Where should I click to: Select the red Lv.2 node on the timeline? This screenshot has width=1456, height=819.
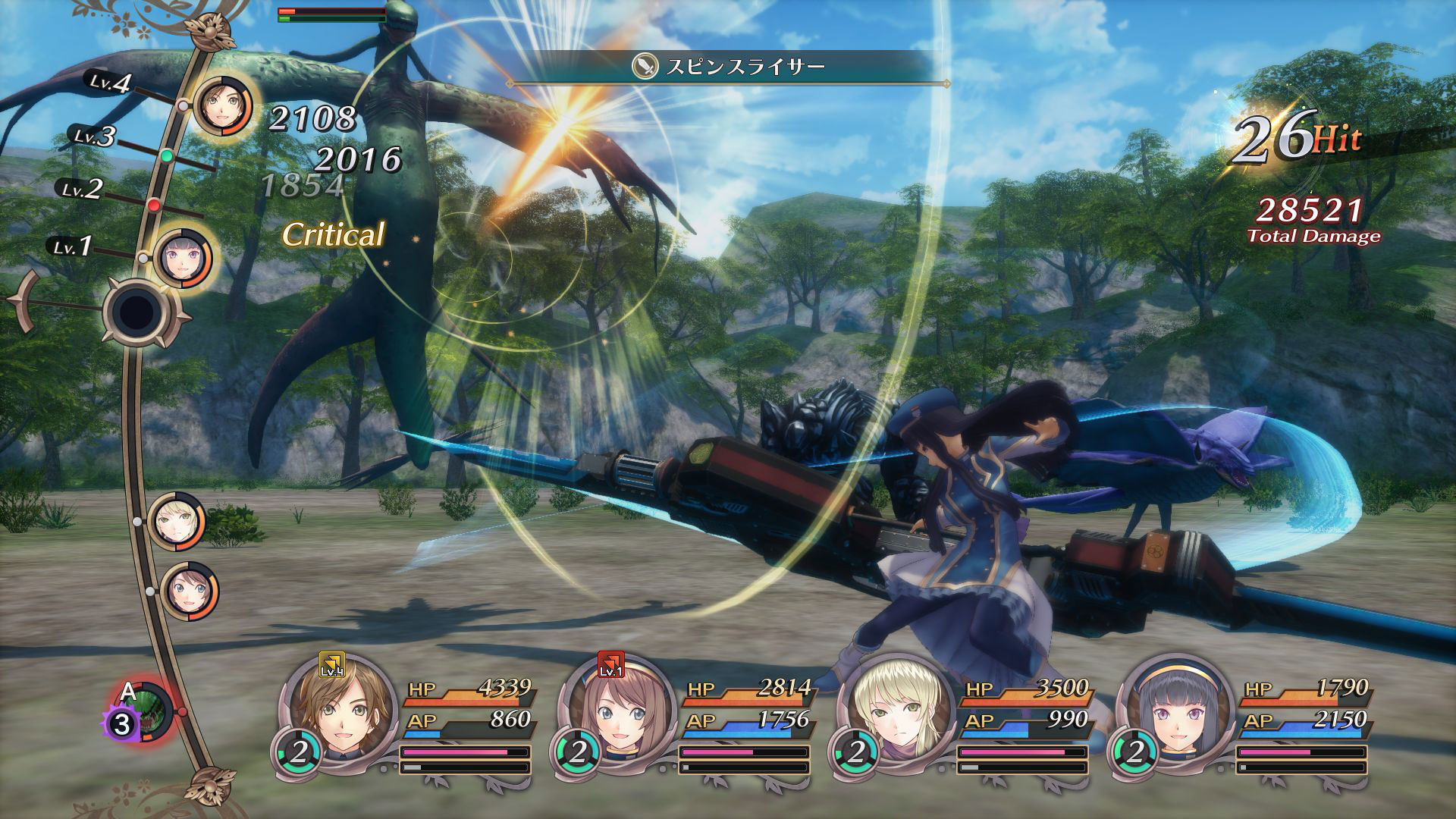(x=154, y=205)
